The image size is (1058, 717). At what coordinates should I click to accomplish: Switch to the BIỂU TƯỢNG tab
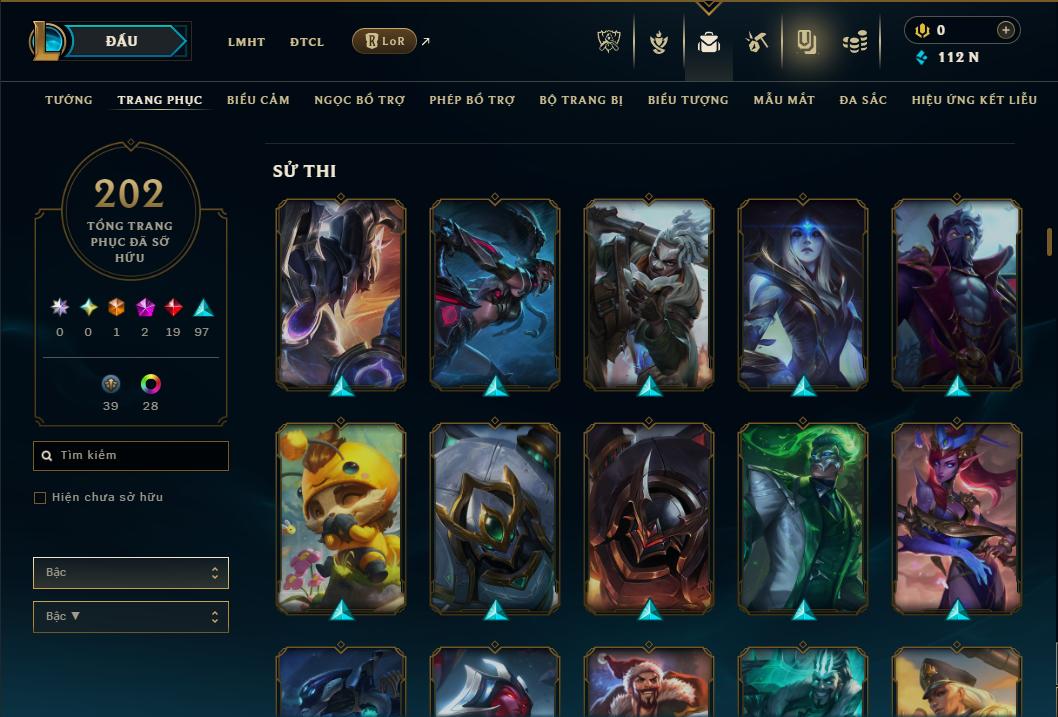click(x=688, y=100)
